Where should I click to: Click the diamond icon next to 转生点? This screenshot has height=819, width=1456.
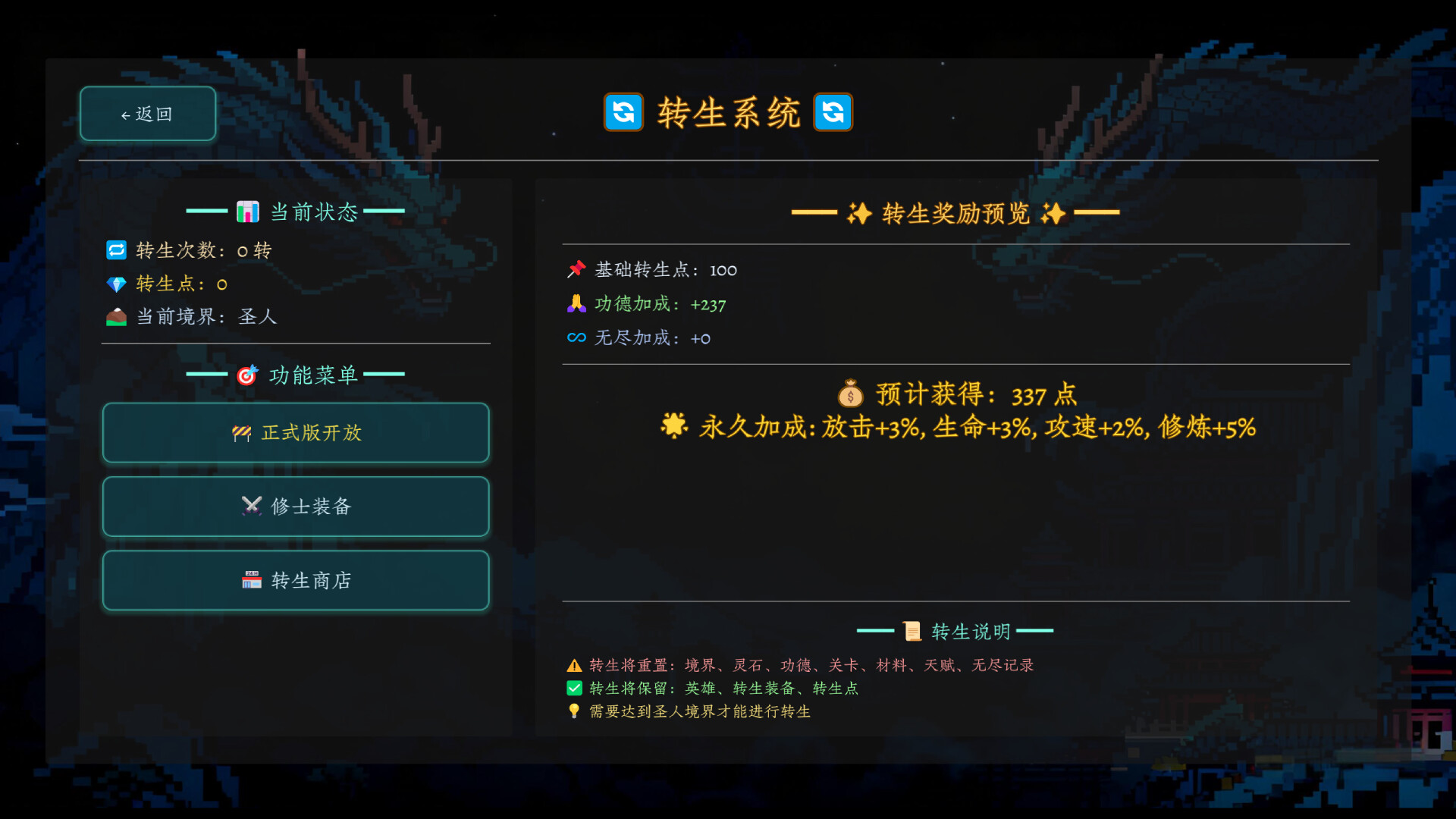(115, 284)
